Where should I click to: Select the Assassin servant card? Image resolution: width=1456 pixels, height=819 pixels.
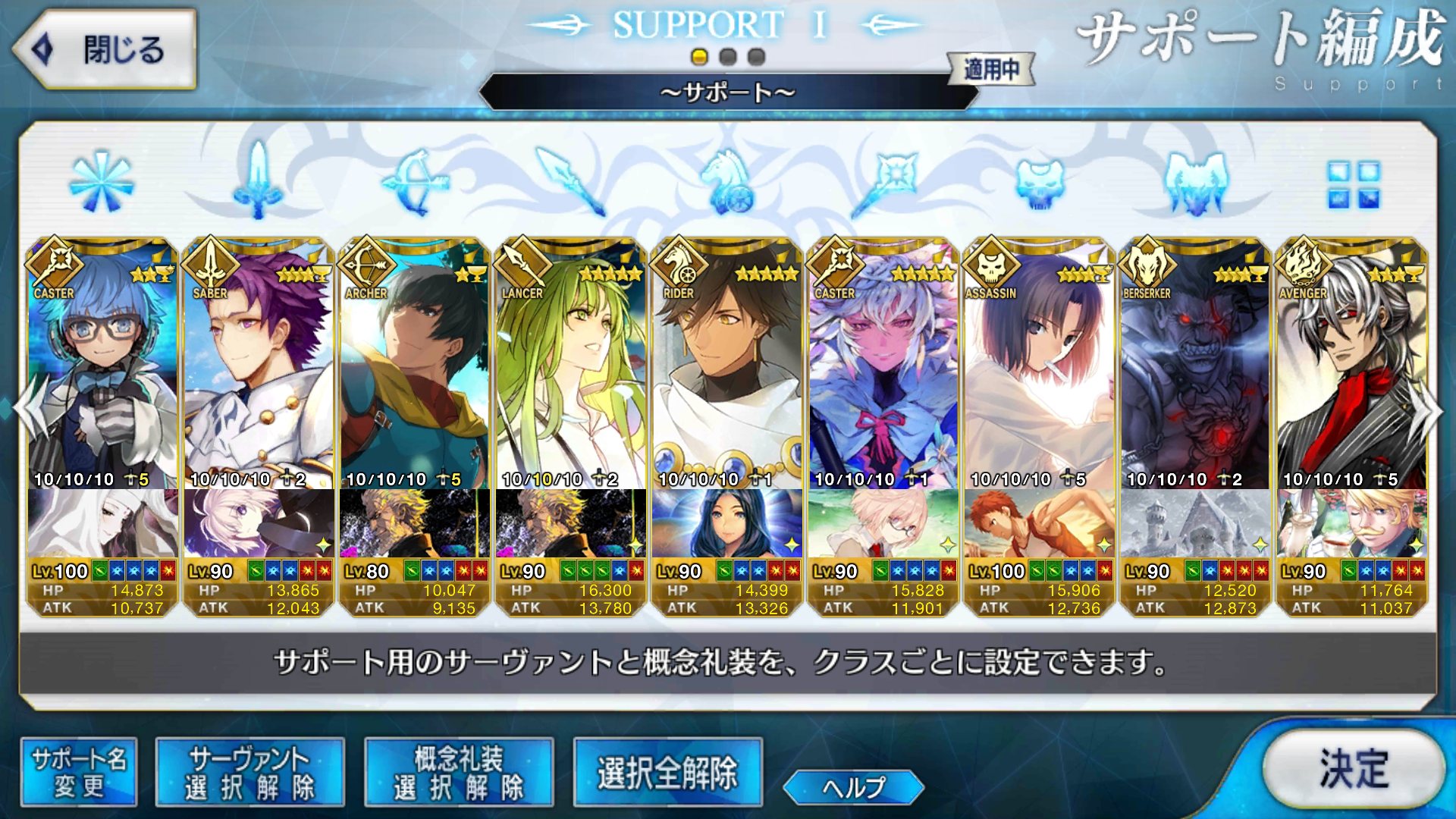1040,364
